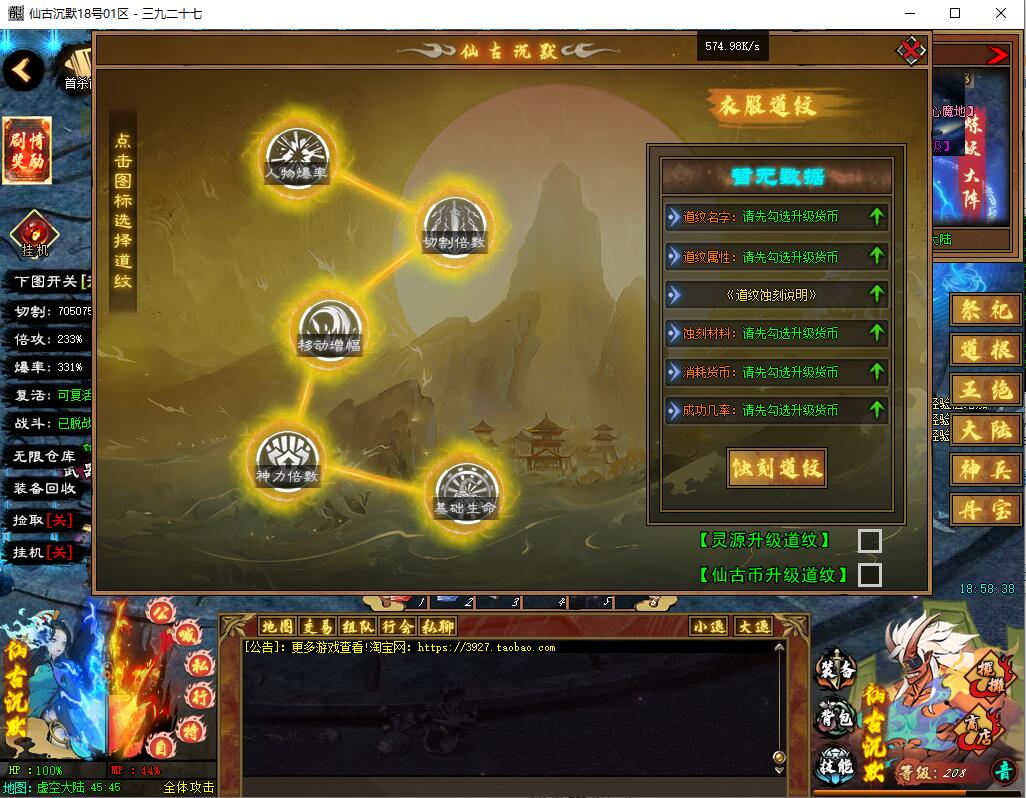The image size is (1026, 798).
Task: Open the 祭祀 side menu
Action: (x=986, y=311)
